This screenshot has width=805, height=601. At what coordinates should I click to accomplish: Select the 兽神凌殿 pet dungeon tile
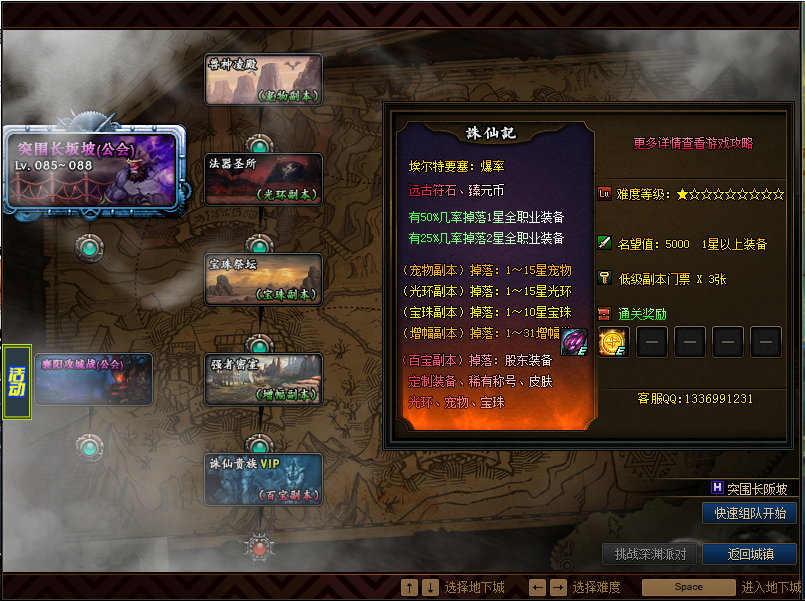tap(264, 80)
